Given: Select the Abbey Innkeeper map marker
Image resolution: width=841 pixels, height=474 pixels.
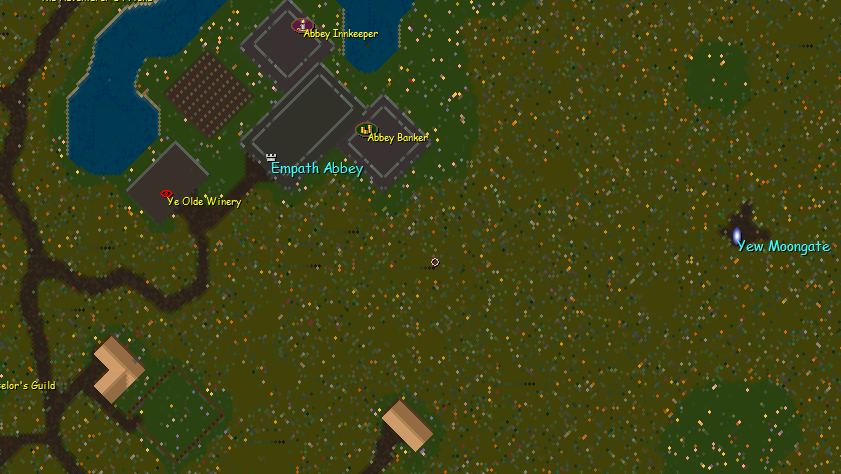Looking at the screenshot, I should click(x=302, y=25).
